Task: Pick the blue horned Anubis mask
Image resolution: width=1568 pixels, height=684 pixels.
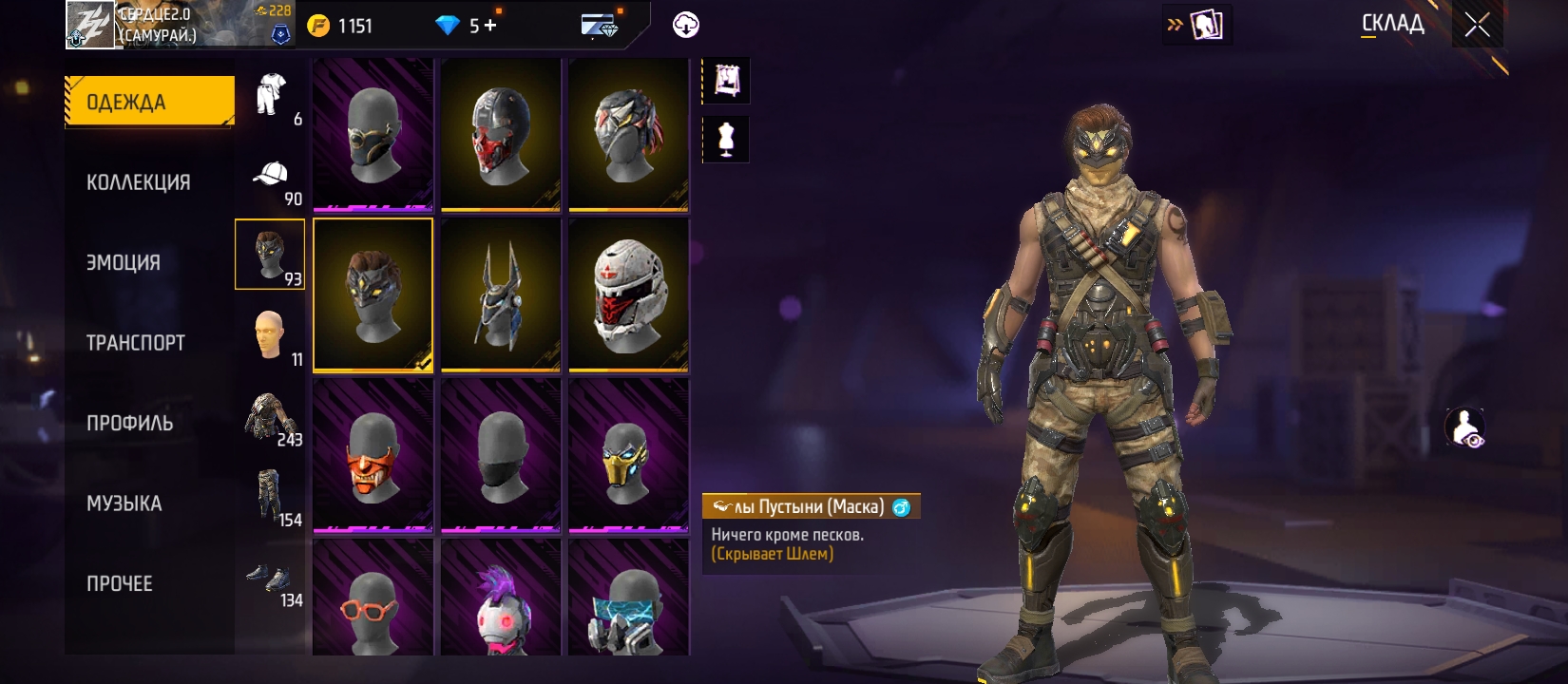Action: (x=501, y=295)
